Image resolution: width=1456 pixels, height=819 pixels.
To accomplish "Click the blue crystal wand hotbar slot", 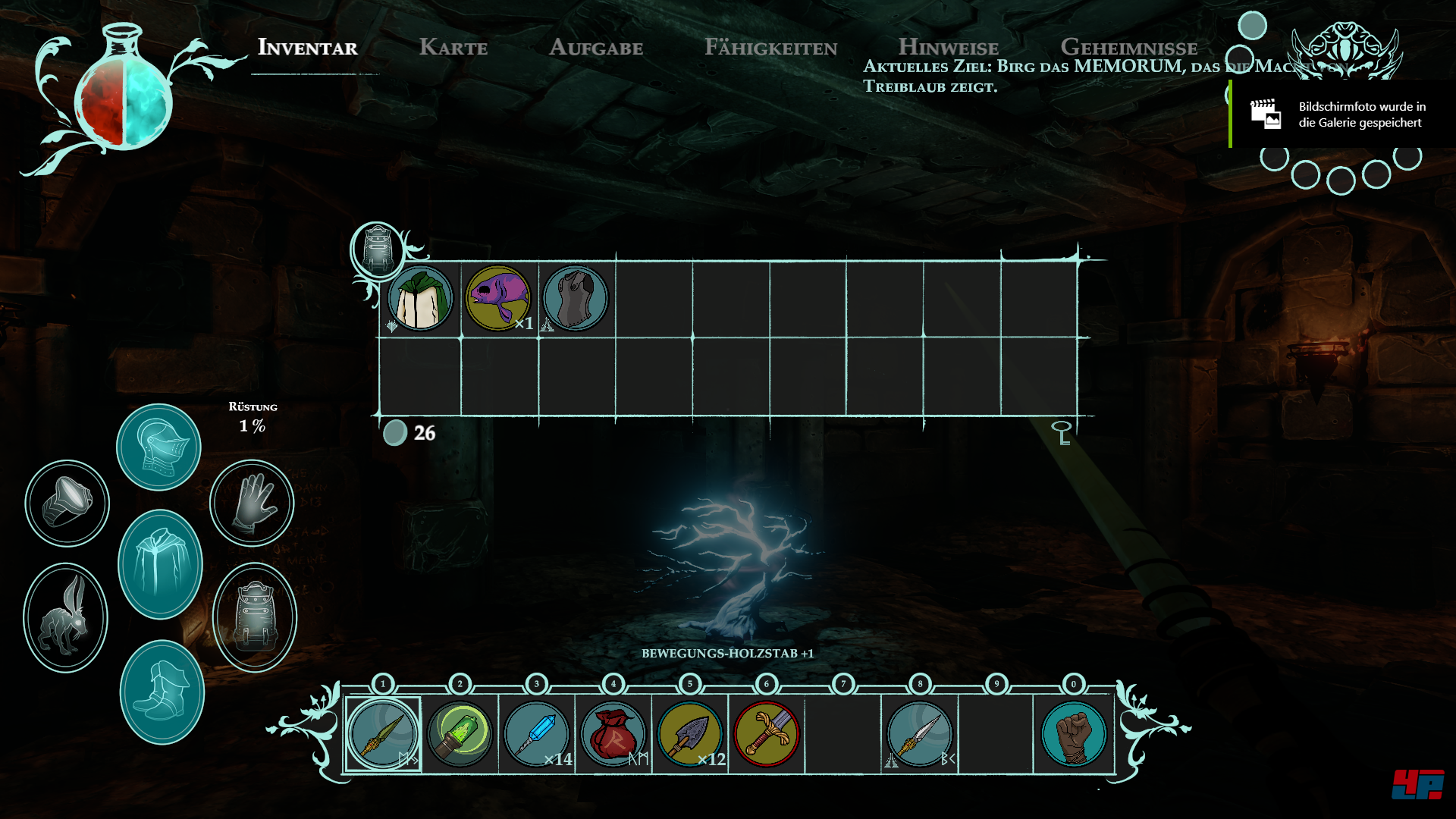I will click(536, 734).
